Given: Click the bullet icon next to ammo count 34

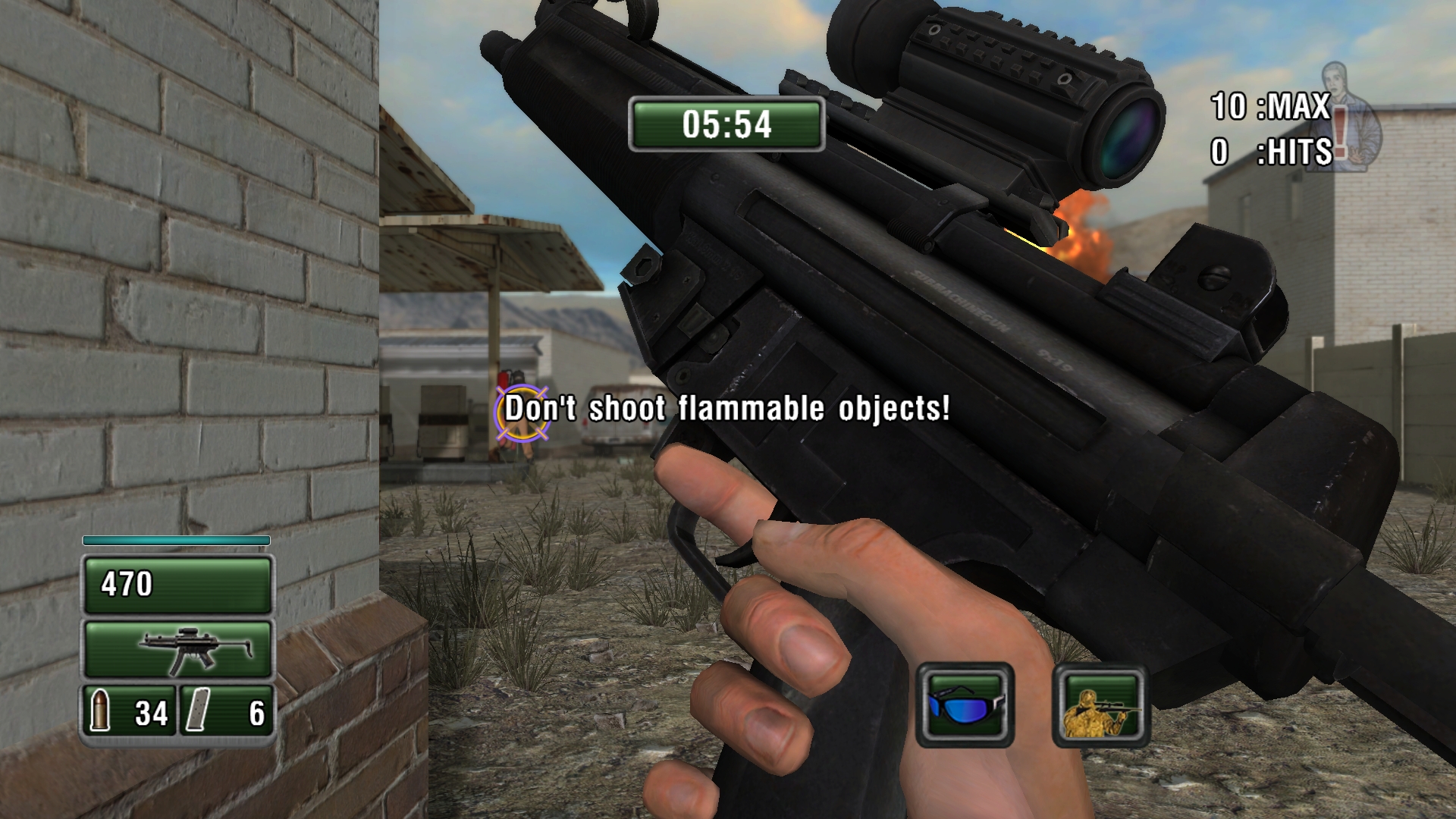Looking at the screenshot, I should coord(100,712).
